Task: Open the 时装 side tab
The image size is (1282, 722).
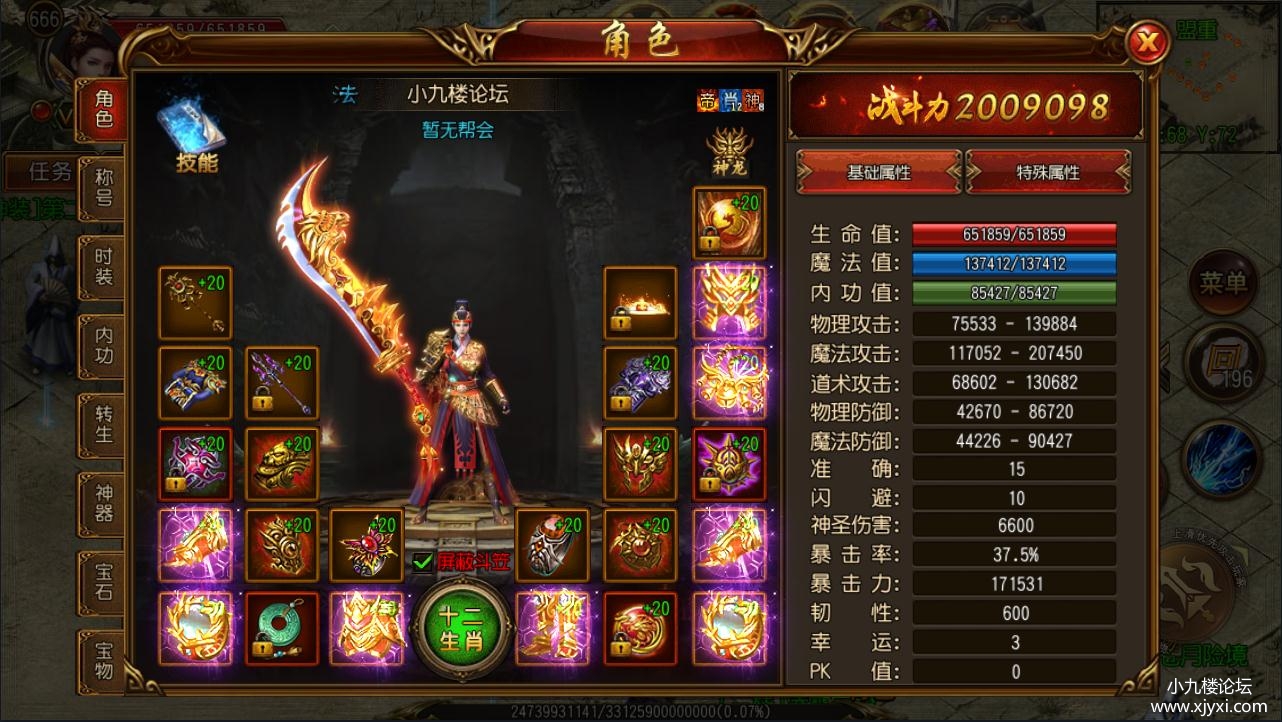Action: [x=103, y=267]
